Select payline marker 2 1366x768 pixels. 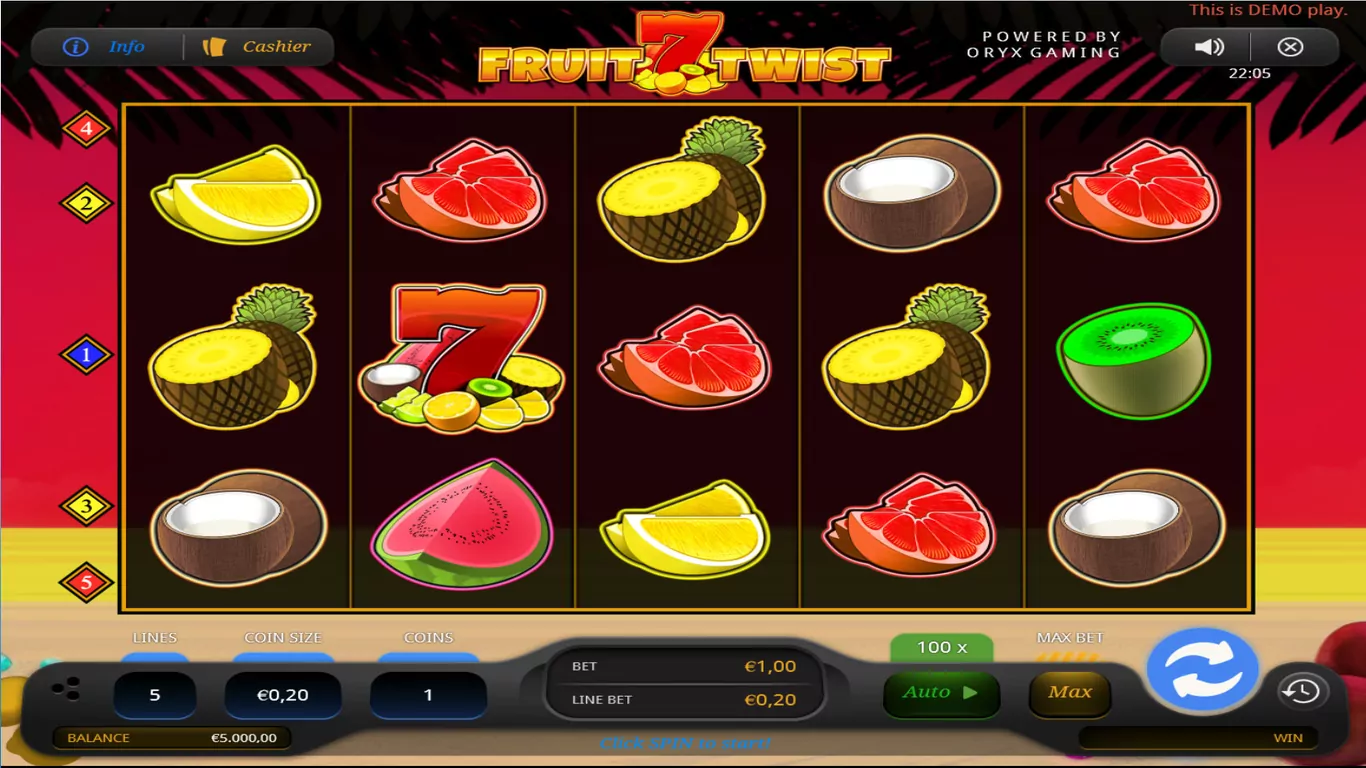(x=87, y=204)
